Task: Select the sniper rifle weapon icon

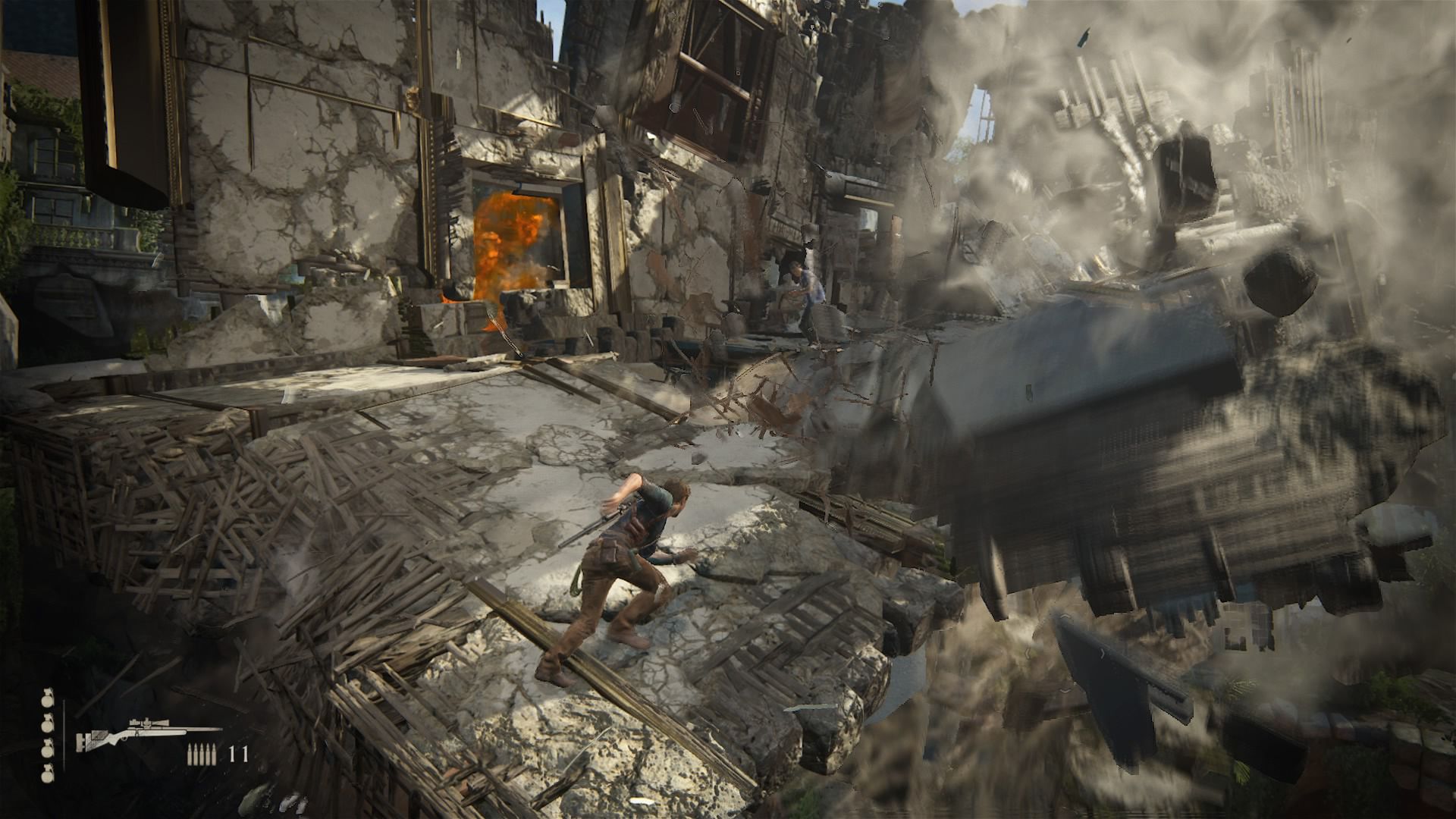Action: click(144, 733)
